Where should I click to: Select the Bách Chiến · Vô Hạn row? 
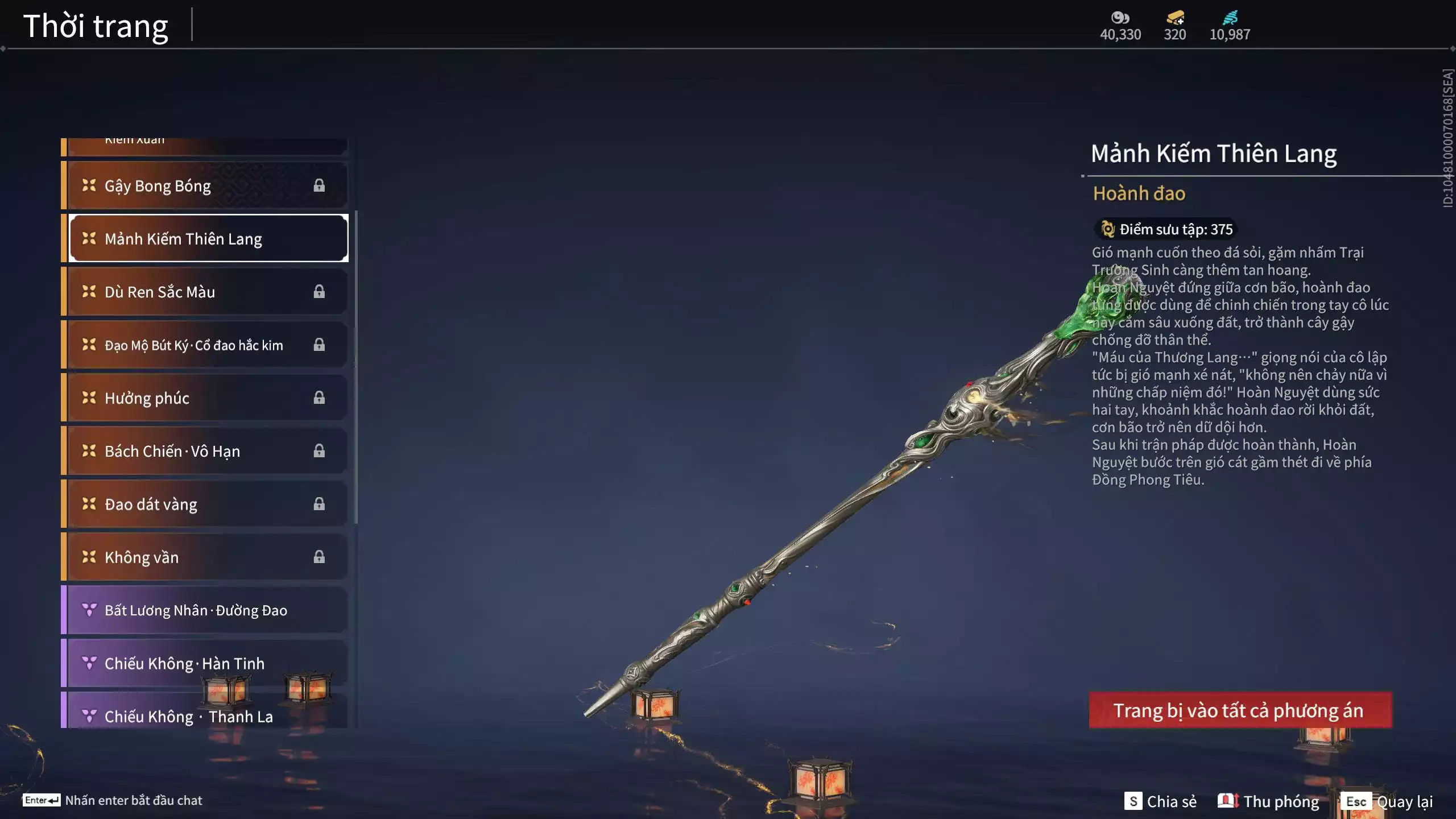tap(205, 451)
